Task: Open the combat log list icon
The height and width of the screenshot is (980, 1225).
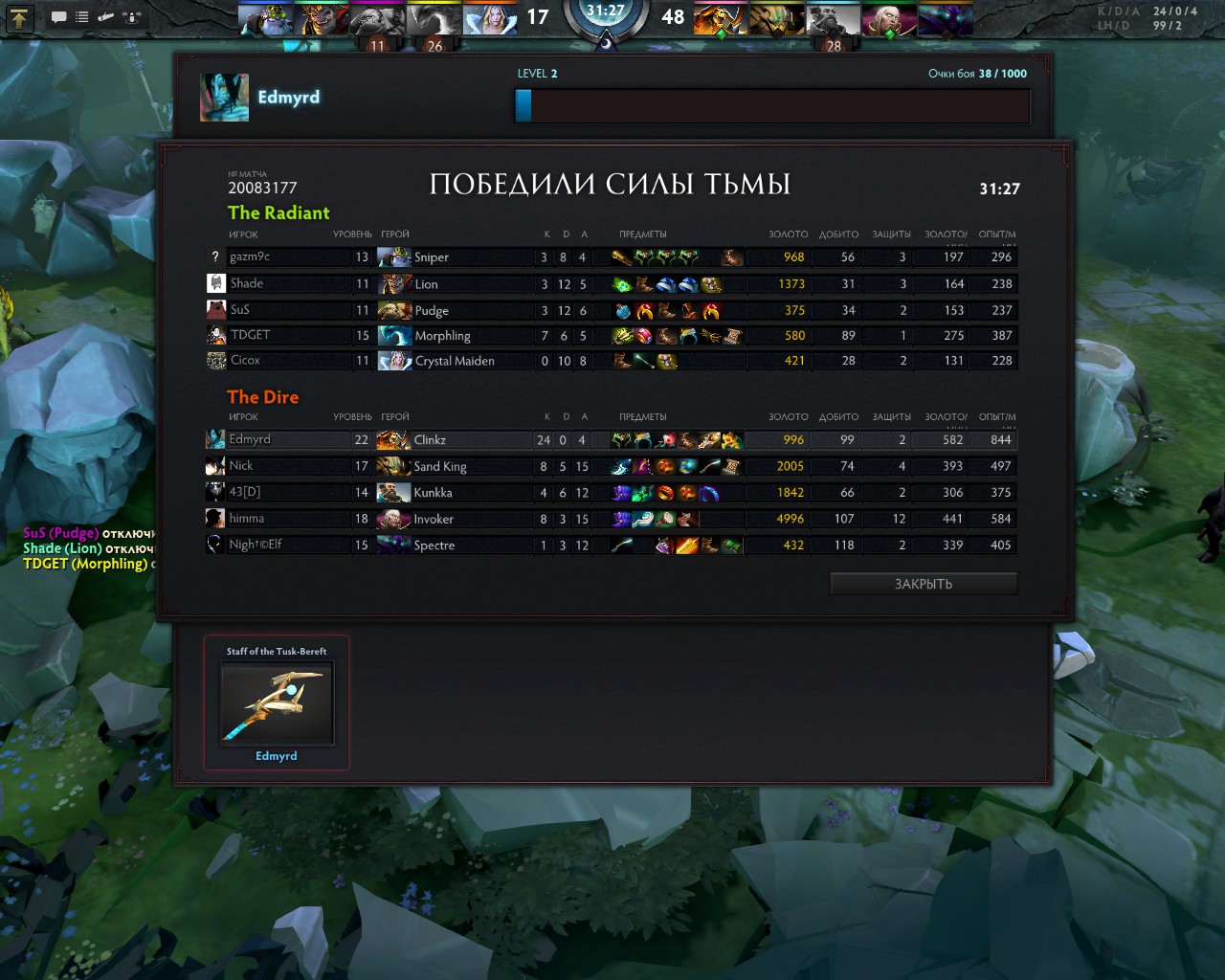Action: point(80,16)
